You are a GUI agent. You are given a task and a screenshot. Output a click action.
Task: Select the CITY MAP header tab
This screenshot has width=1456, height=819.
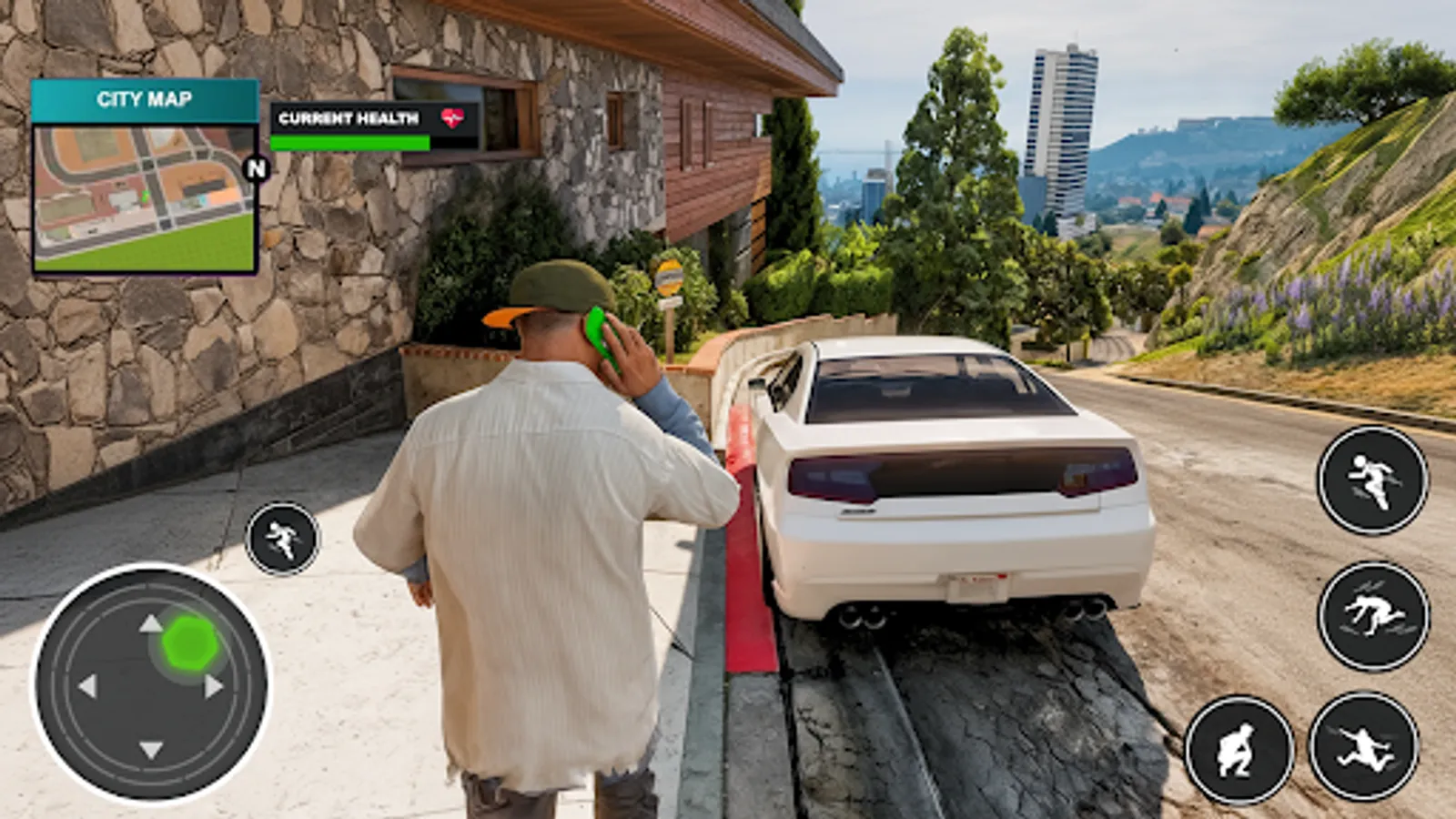pos(146,100)
